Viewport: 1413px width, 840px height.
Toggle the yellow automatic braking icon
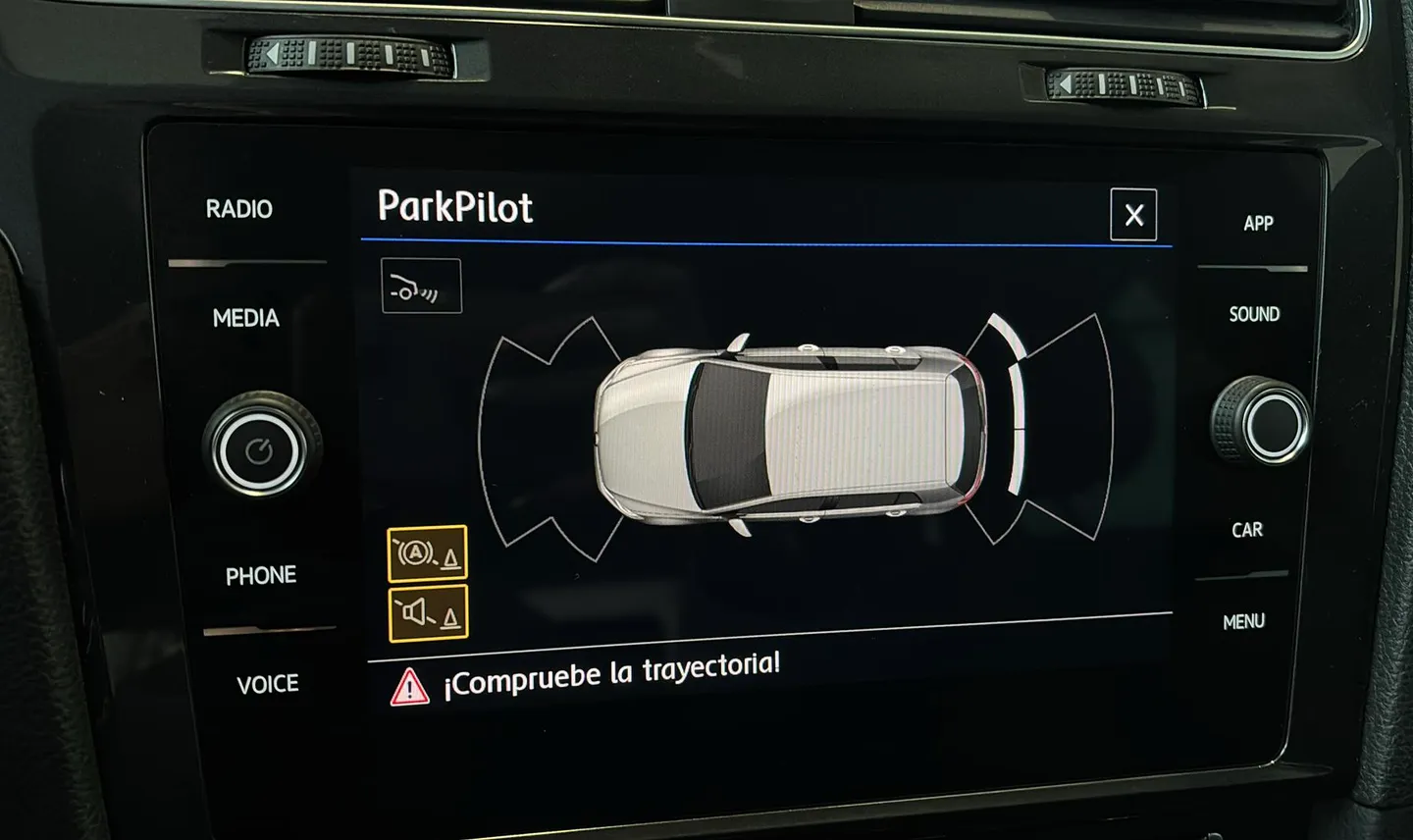pyautogui.click(x=427, y=554)
